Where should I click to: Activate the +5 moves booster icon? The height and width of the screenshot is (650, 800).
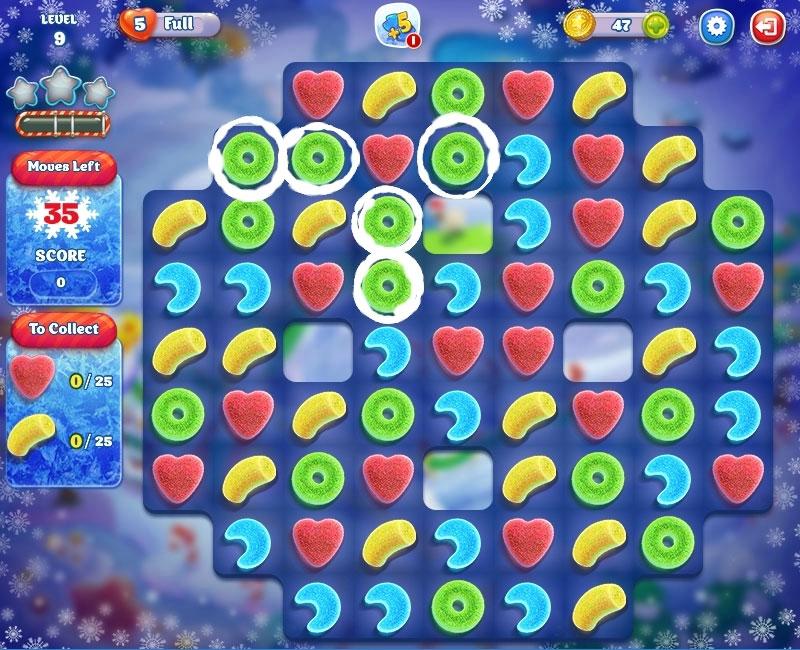396,26
